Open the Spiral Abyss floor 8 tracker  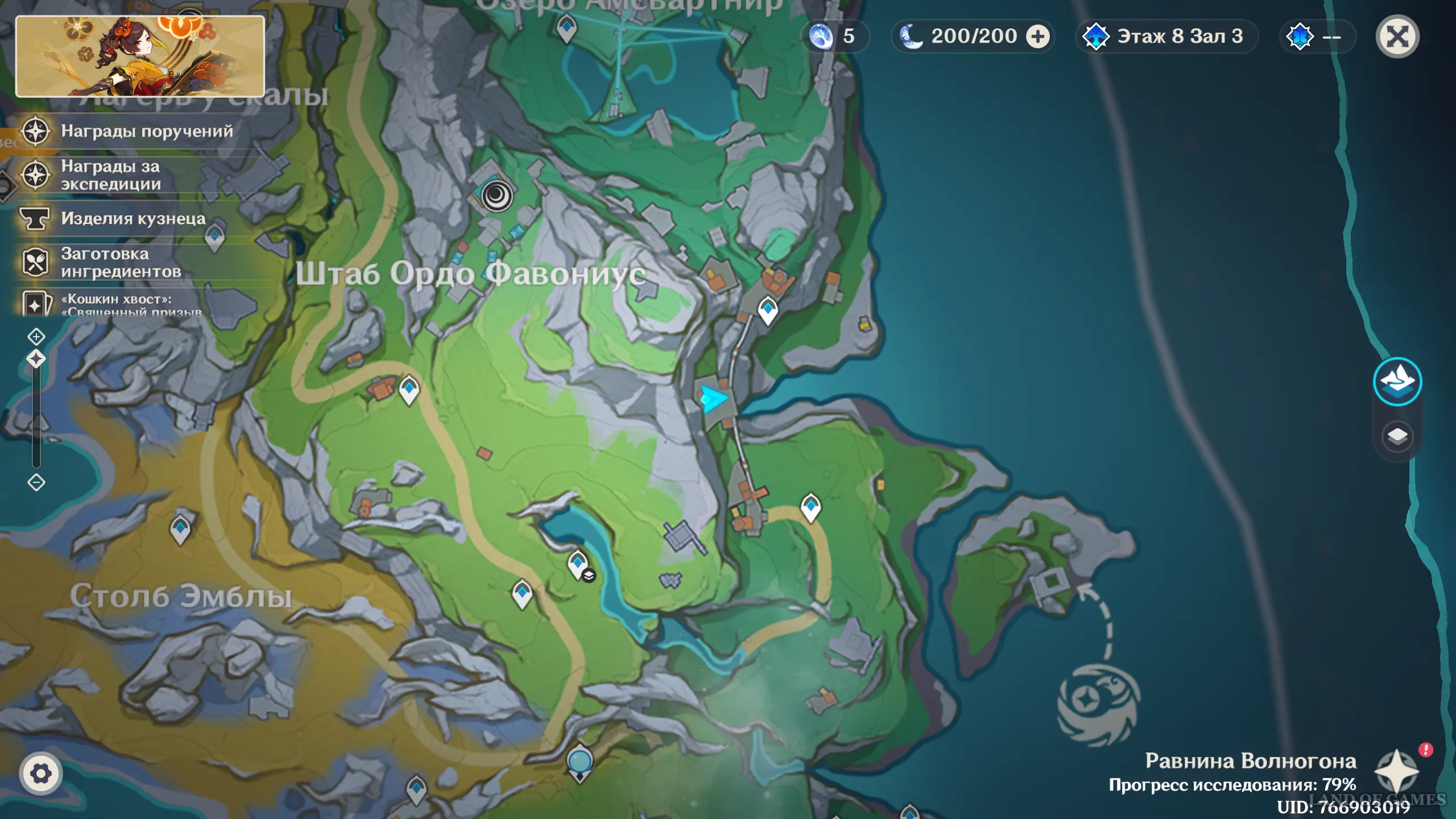coord(1165,37)
